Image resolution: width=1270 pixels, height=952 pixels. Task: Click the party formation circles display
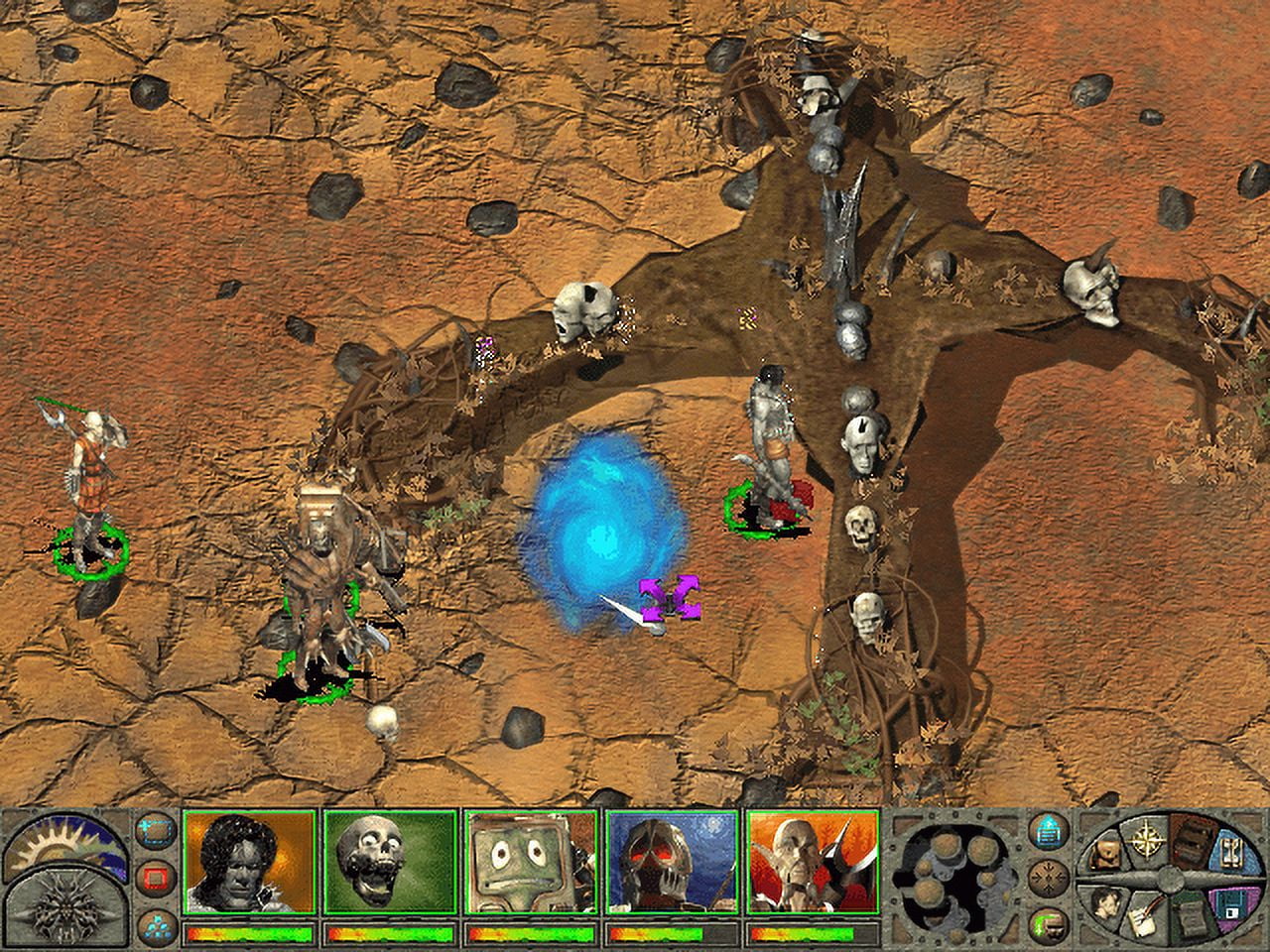(x=952, y=878)
